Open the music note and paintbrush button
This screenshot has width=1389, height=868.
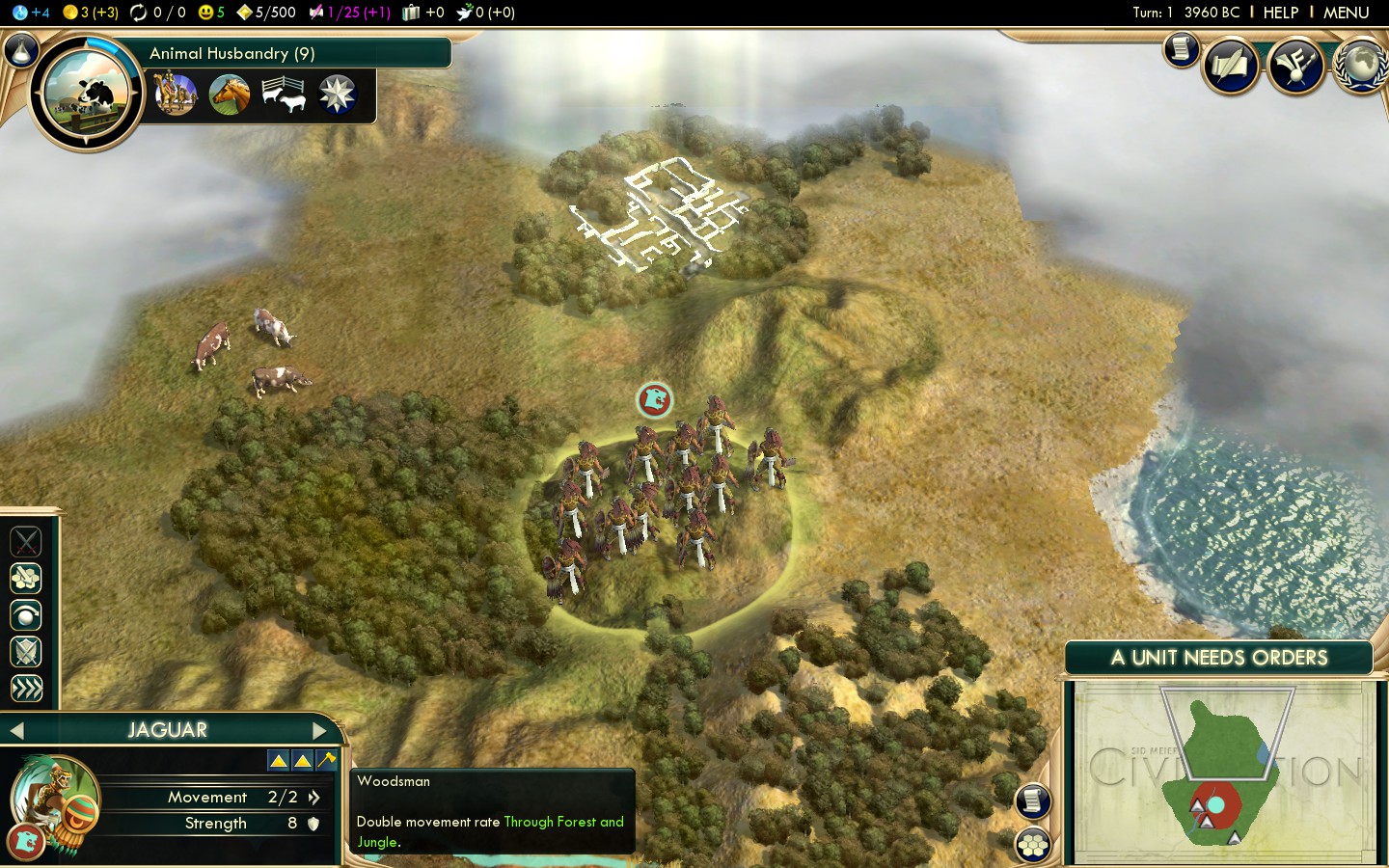click(1294, 66)
